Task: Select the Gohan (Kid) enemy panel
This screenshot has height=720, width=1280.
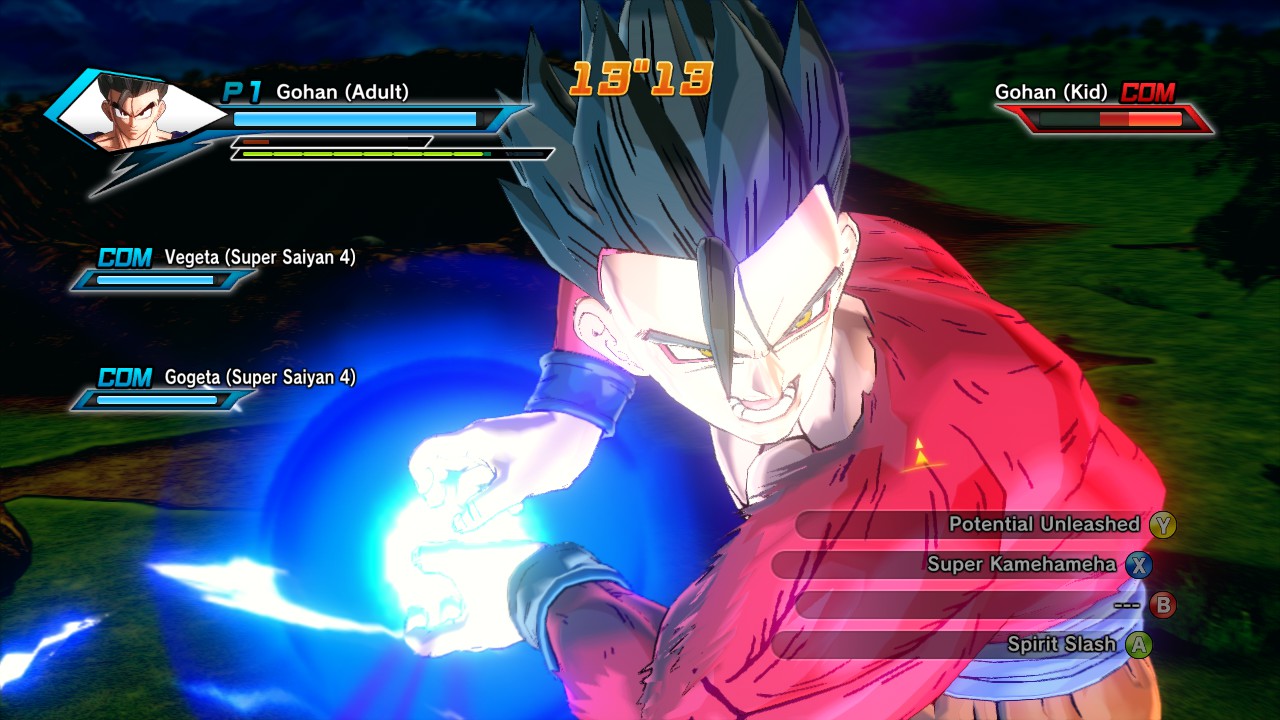Action: 1100,108
